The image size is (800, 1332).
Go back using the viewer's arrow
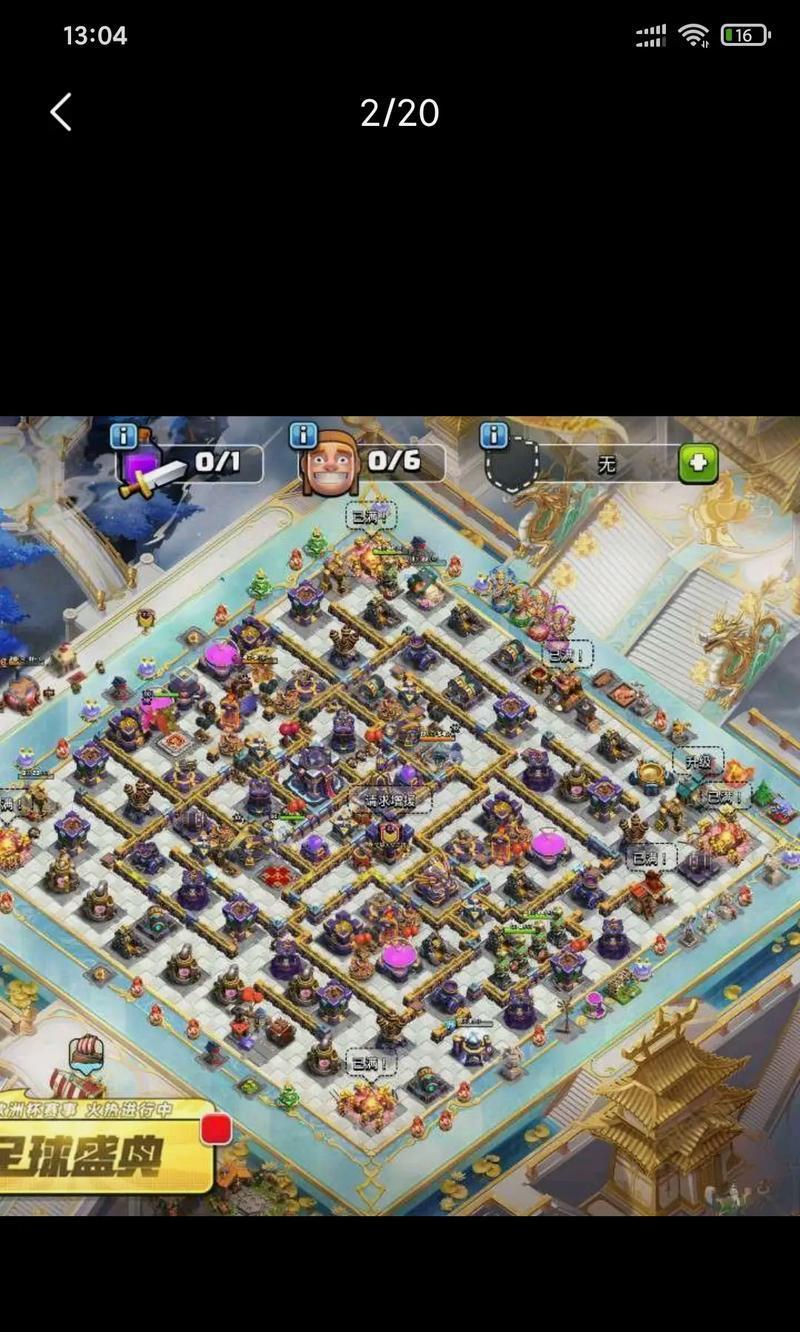62,112
